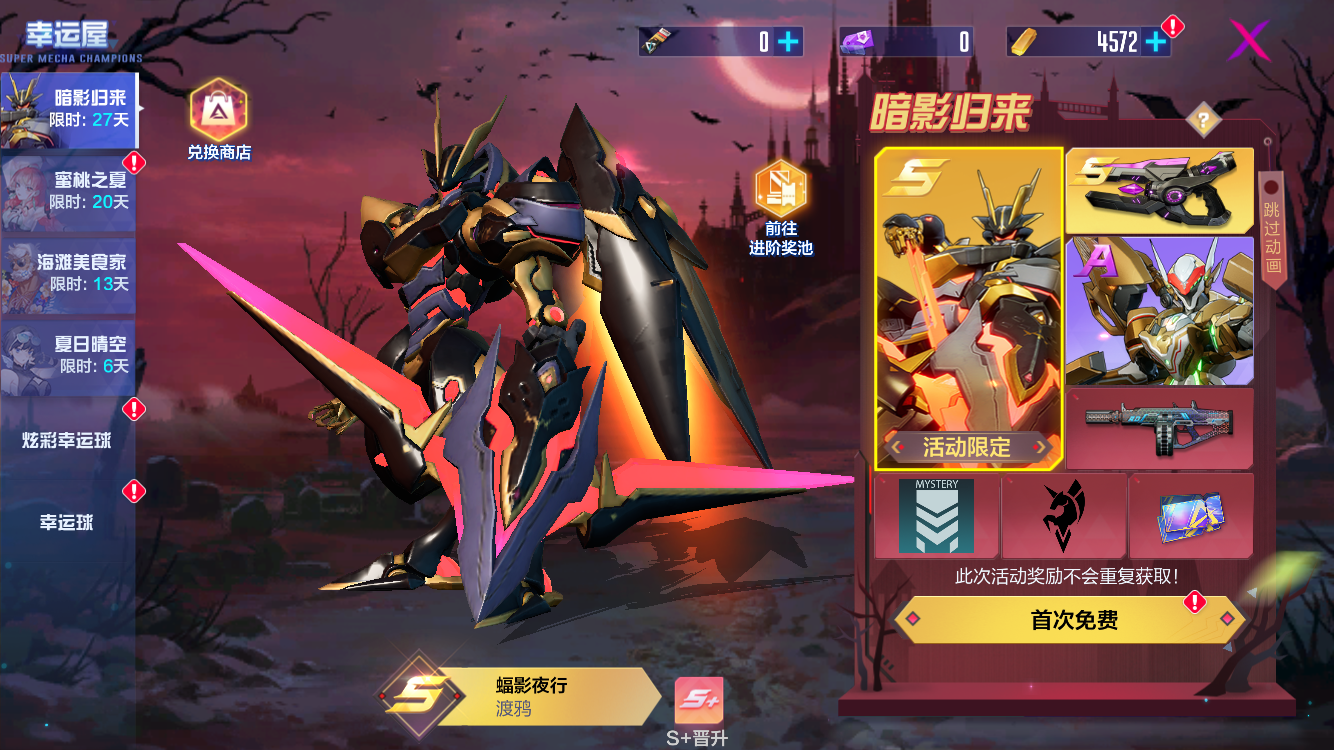This screenshot has height=750, width=1334.
Task: Open the MYSTERY chevron reward tile
Action: pyautogui.click(x=936, y=516)
